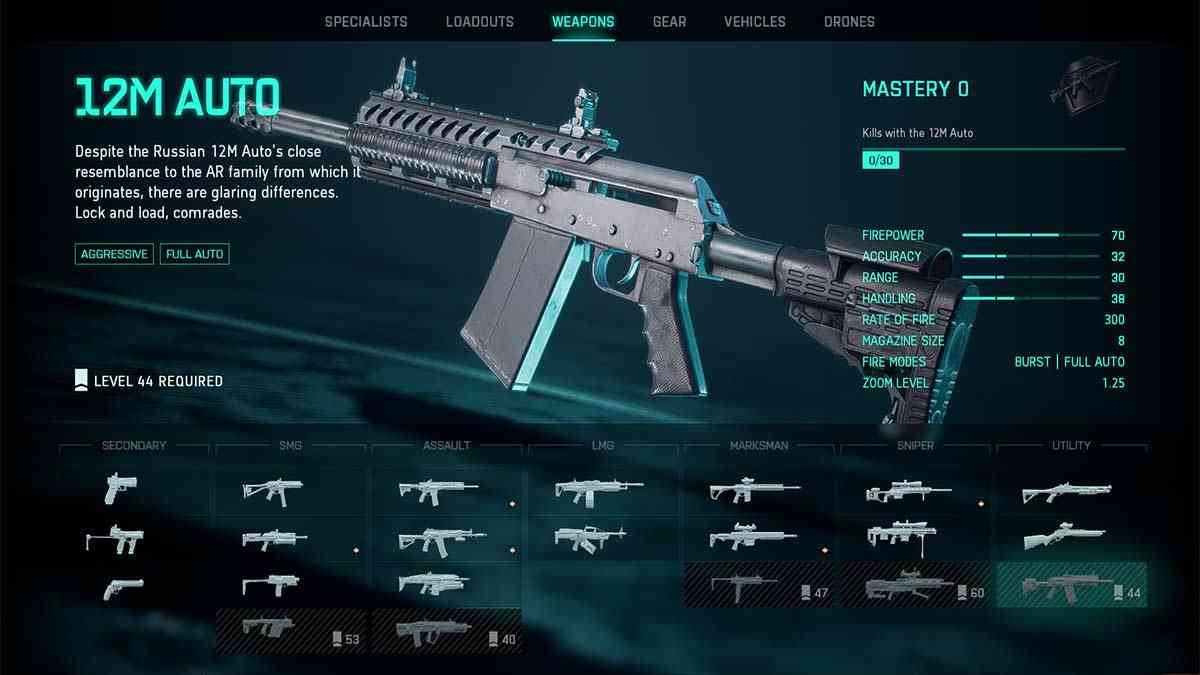This screenshot has width=1200, height=675.
Task: Open the Vehicles tab
Action: [x=754, y=21]
